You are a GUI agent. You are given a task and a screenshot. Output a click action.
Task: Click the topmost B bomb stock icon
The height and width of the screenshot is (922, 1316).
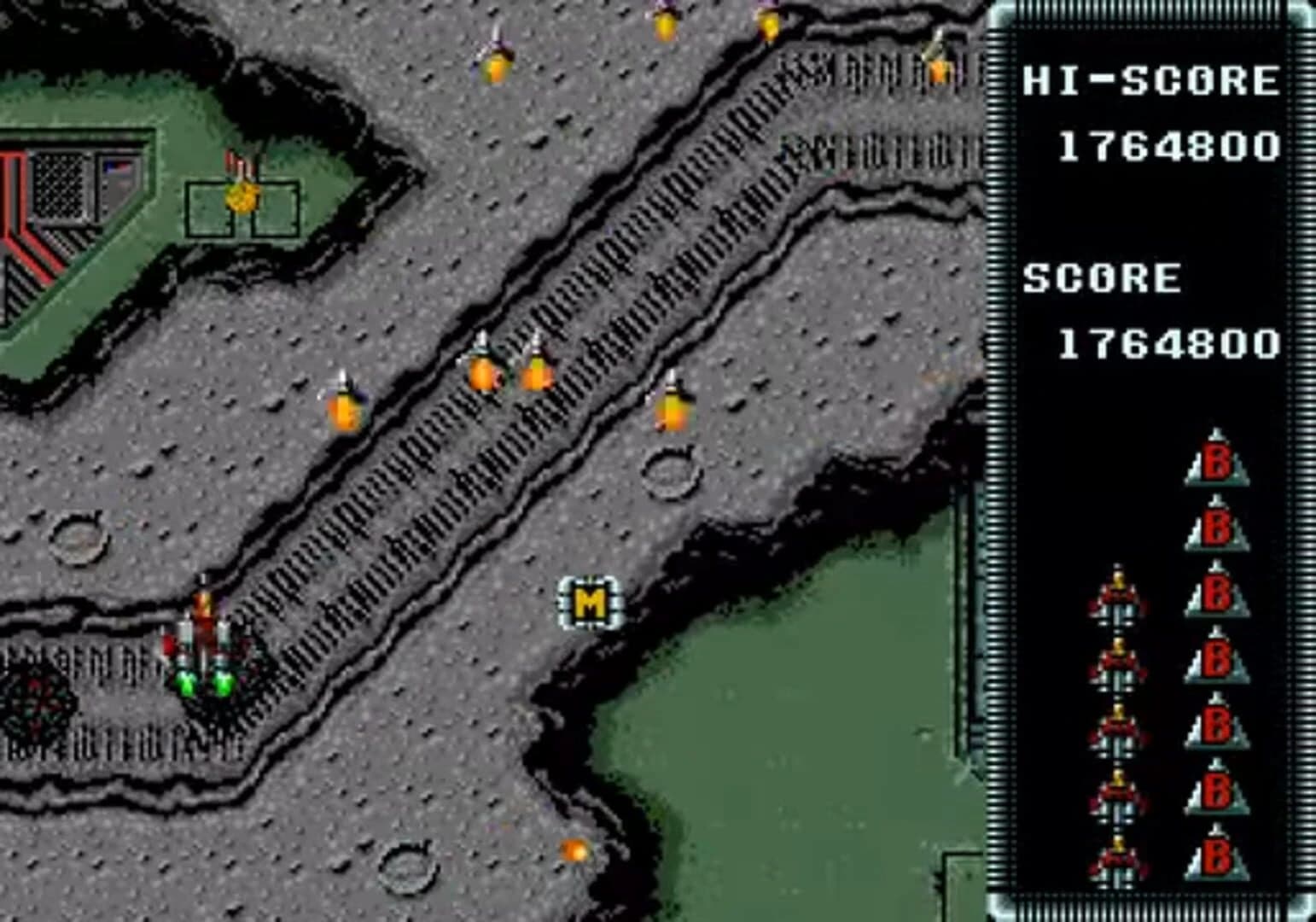click(x=1215, y=457)
